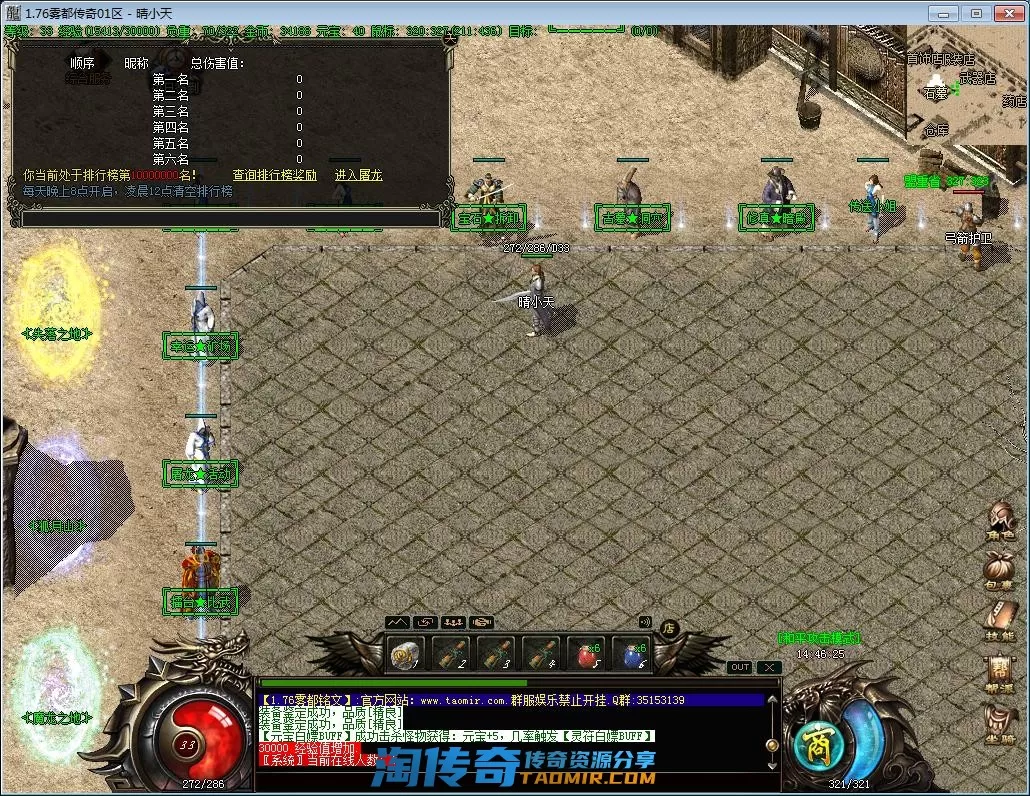Open the 角色 character panel
Screen dimensions: 1030x796
[x=999, y=519]
